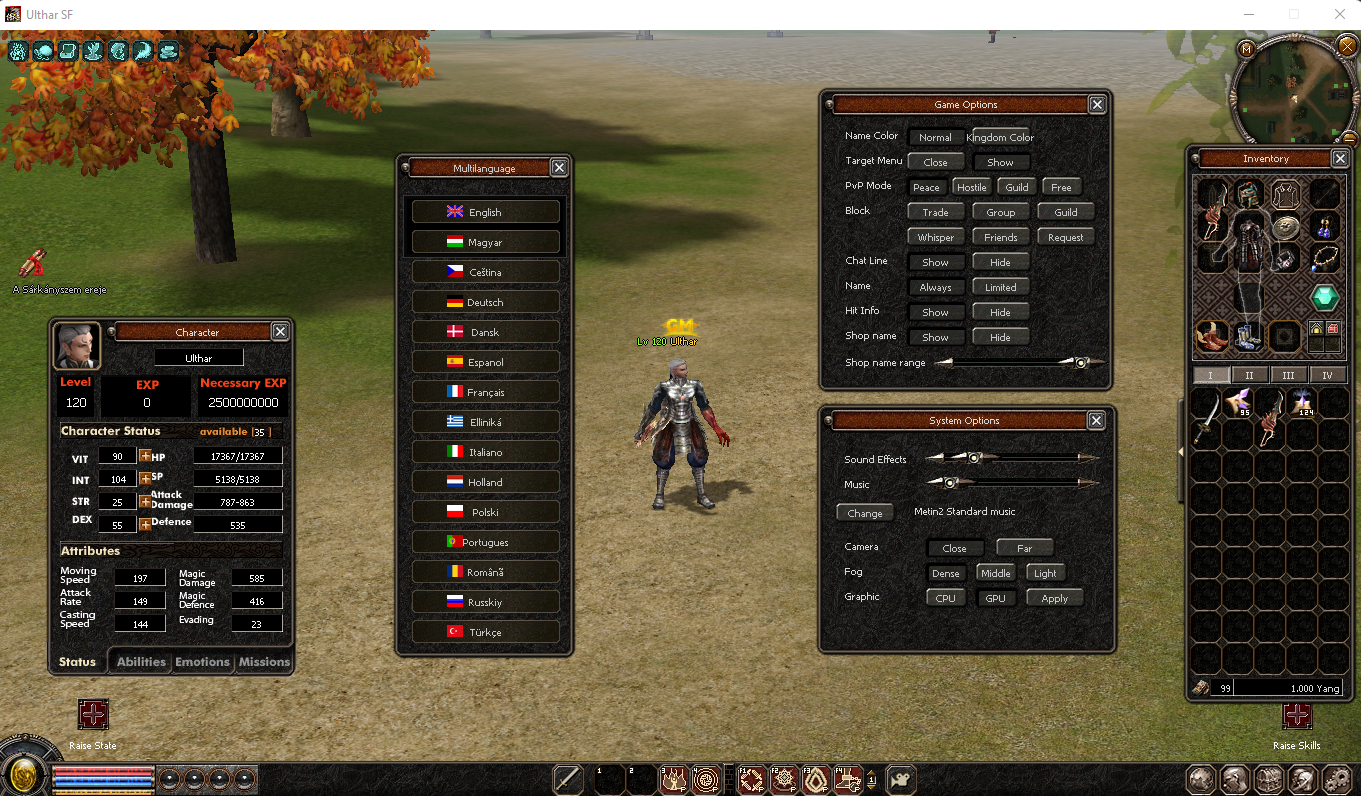Click the camera icon on the quickbar
The width and height of the screenshot is (1361, 796).
click(x=900, y=778)
